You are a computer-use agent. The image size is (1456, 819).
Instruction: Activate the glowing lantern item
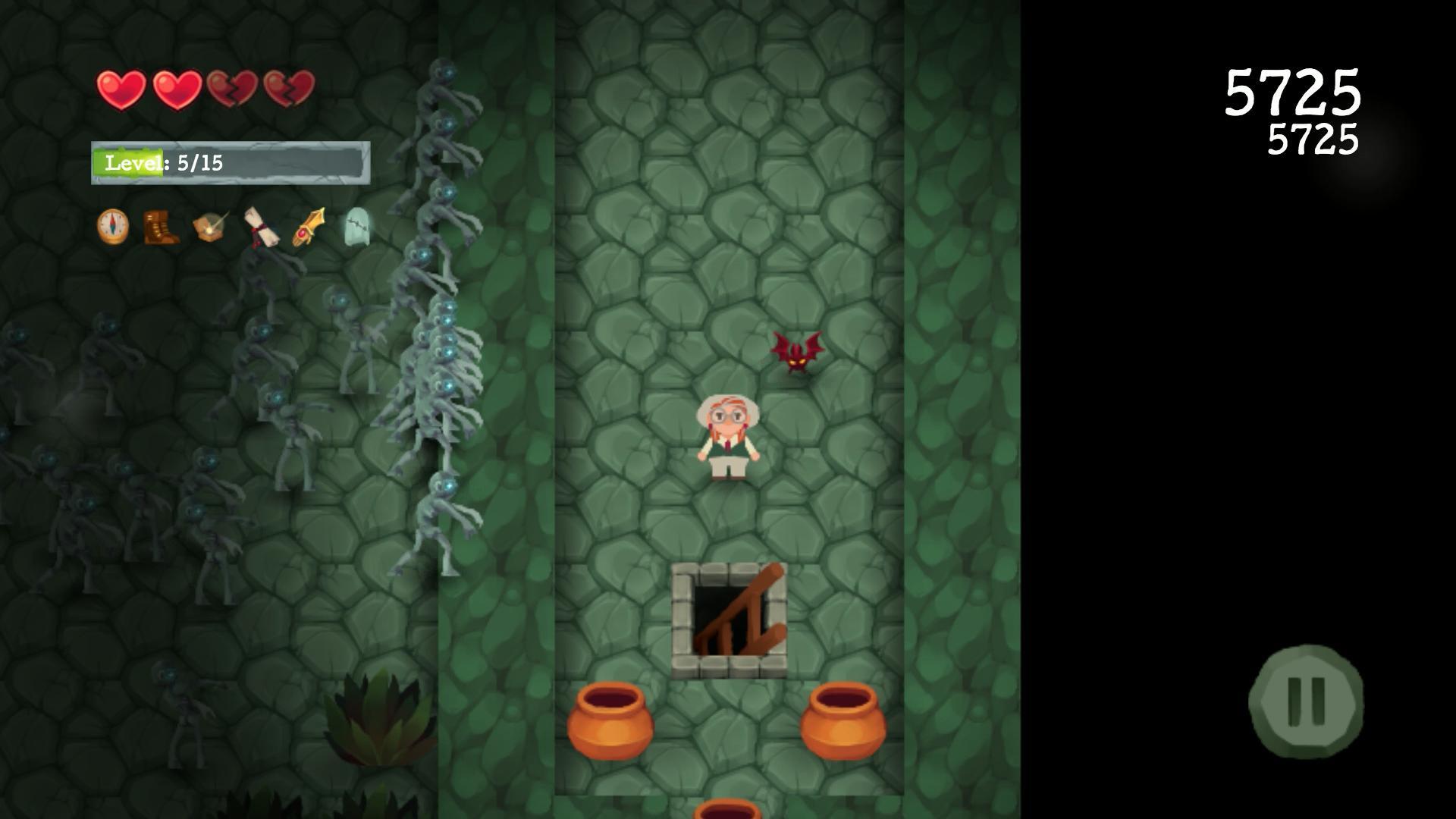click(x=211, y=227)
